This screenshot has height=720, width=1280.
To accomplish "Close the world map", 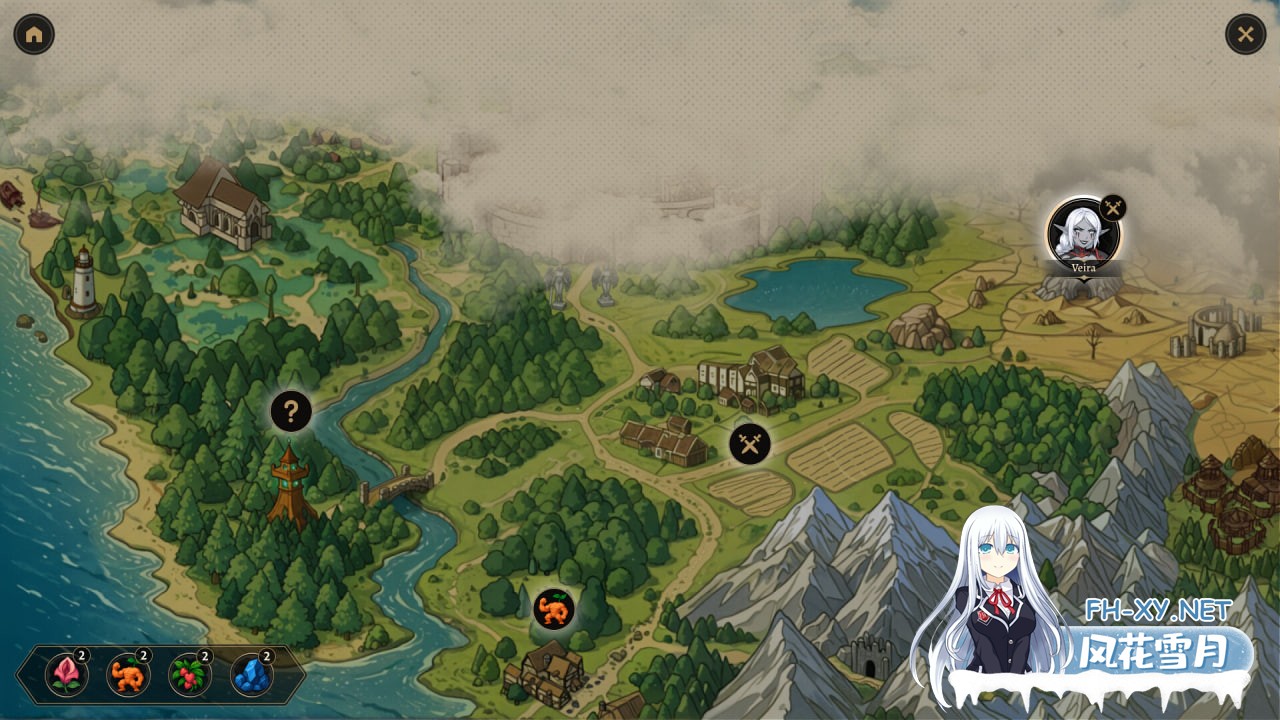I will [1245, 34].
